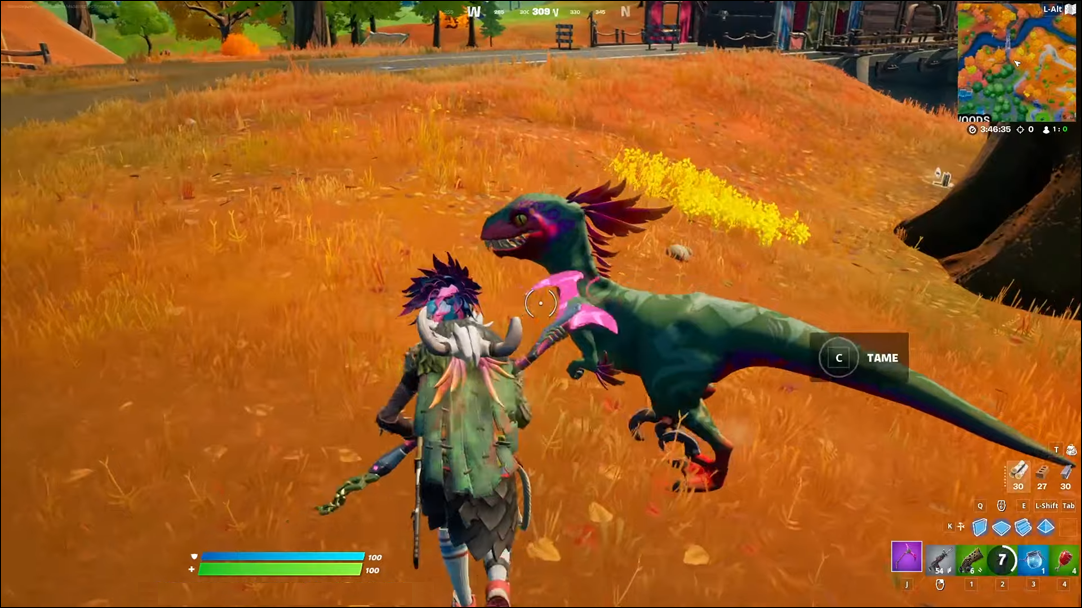Image resolution: width=1082 pixels, height=608 pixels.
Task: Choose the floor building piece
Action: pos(1001,527)
